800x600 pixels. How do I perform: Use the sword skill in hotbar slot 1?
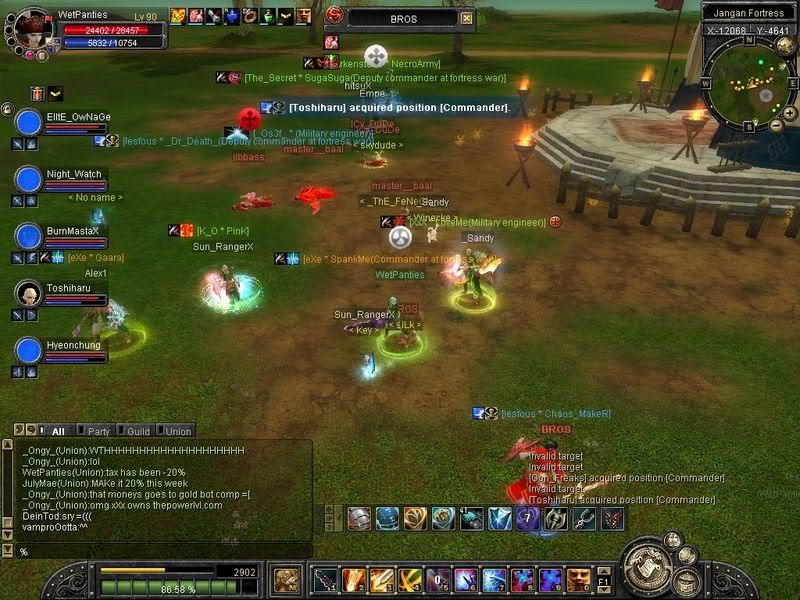pyautogui.click(x=326, y=579)
